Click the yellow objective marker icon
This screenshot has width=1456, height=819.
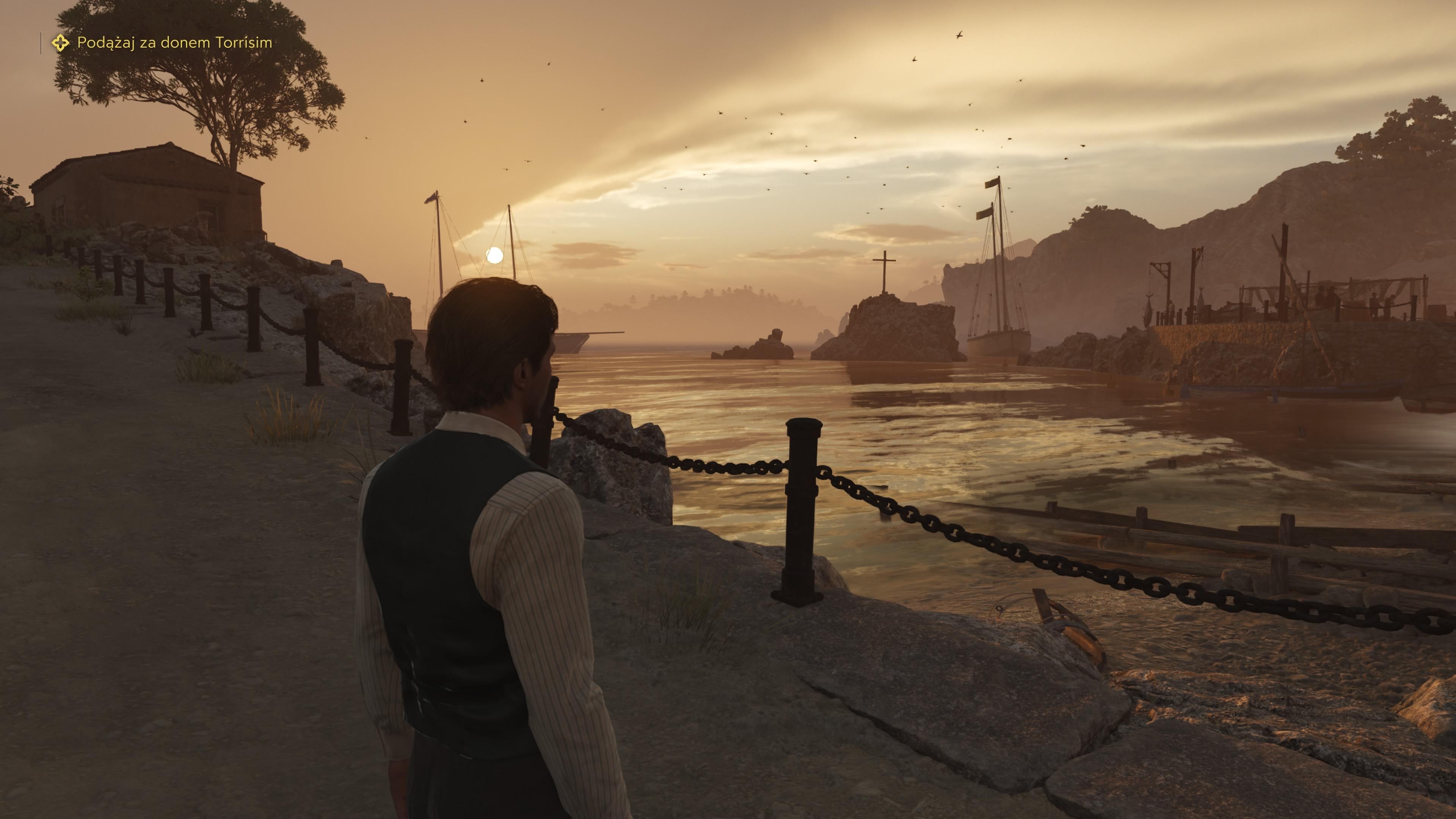pyautogui.click(x=61, y=43)
